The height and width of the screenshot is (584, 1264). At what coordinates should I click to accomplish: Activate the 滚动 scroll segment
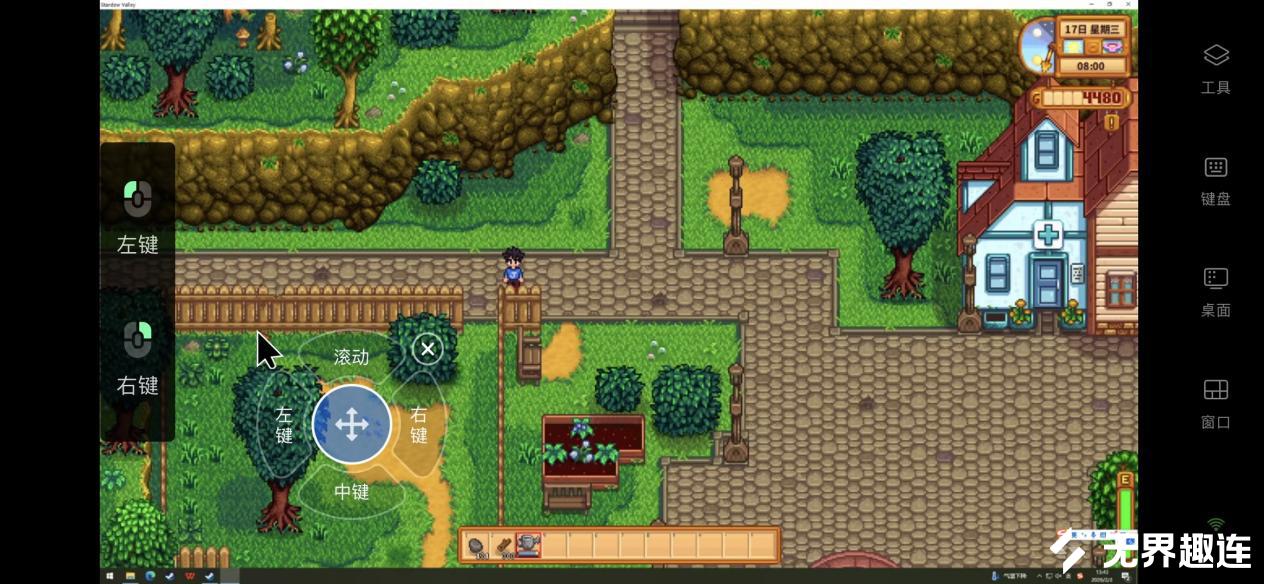pyautogui.click(x=351, y=357)
